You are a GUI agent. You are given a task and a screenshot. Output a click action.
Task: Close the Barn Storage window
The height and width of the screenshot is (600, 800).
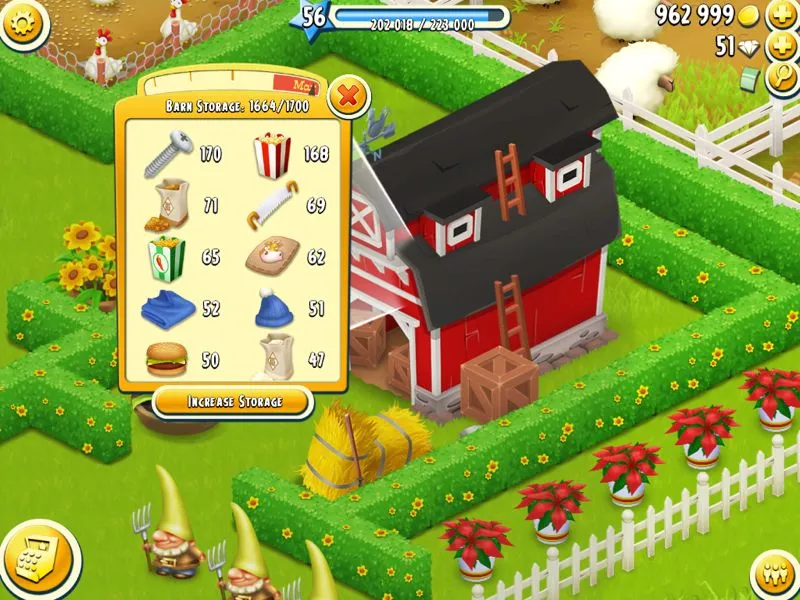(x=348, y=97)
